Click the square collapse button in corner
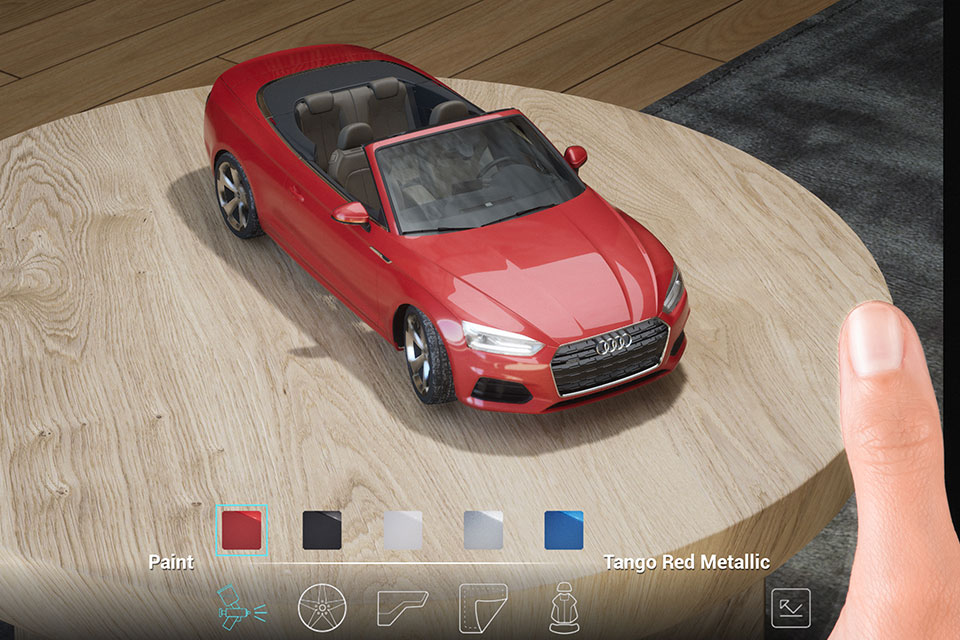960x640 pixels. 790,607
